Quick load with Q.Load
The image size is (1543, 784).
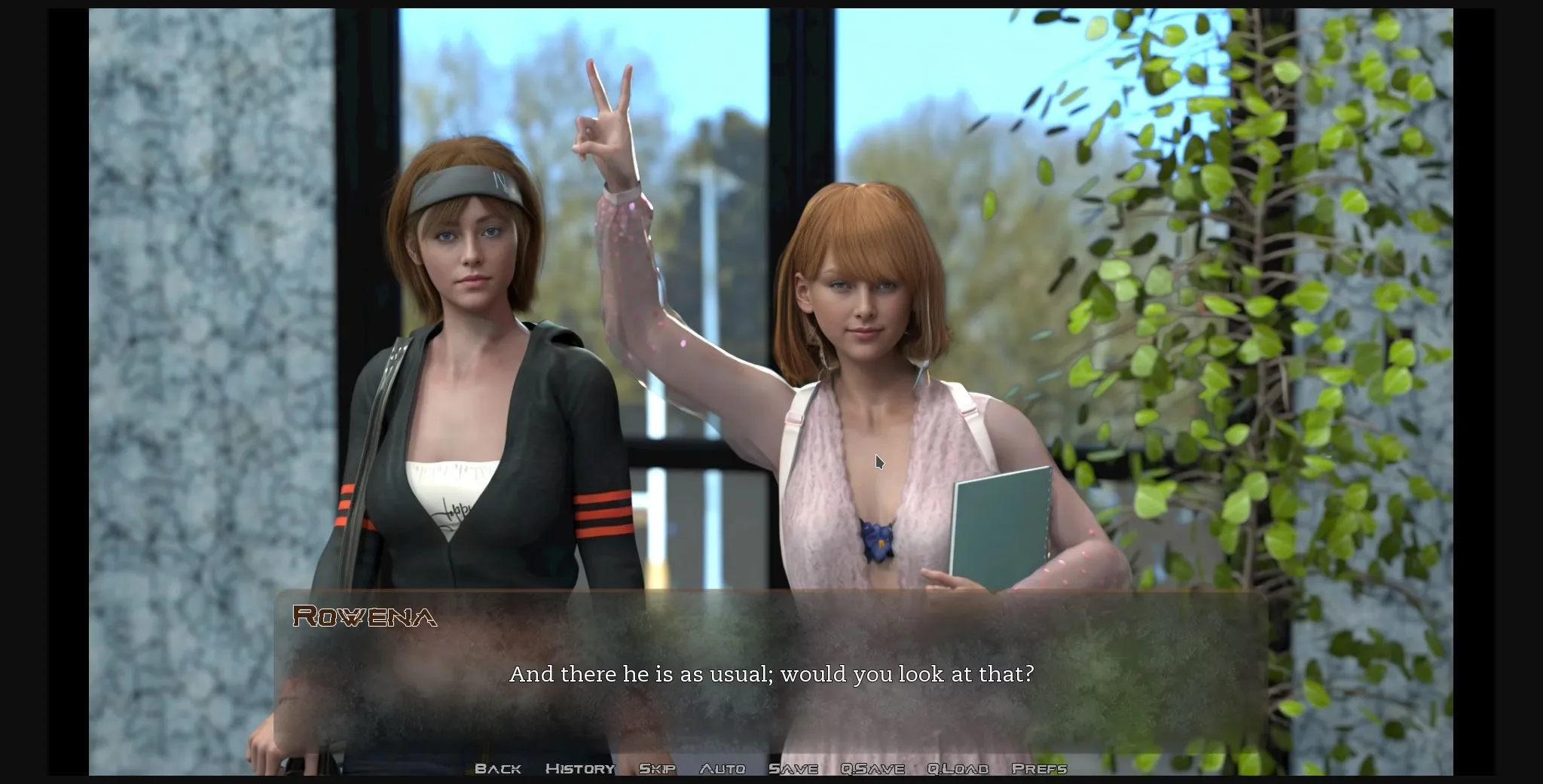958,768
